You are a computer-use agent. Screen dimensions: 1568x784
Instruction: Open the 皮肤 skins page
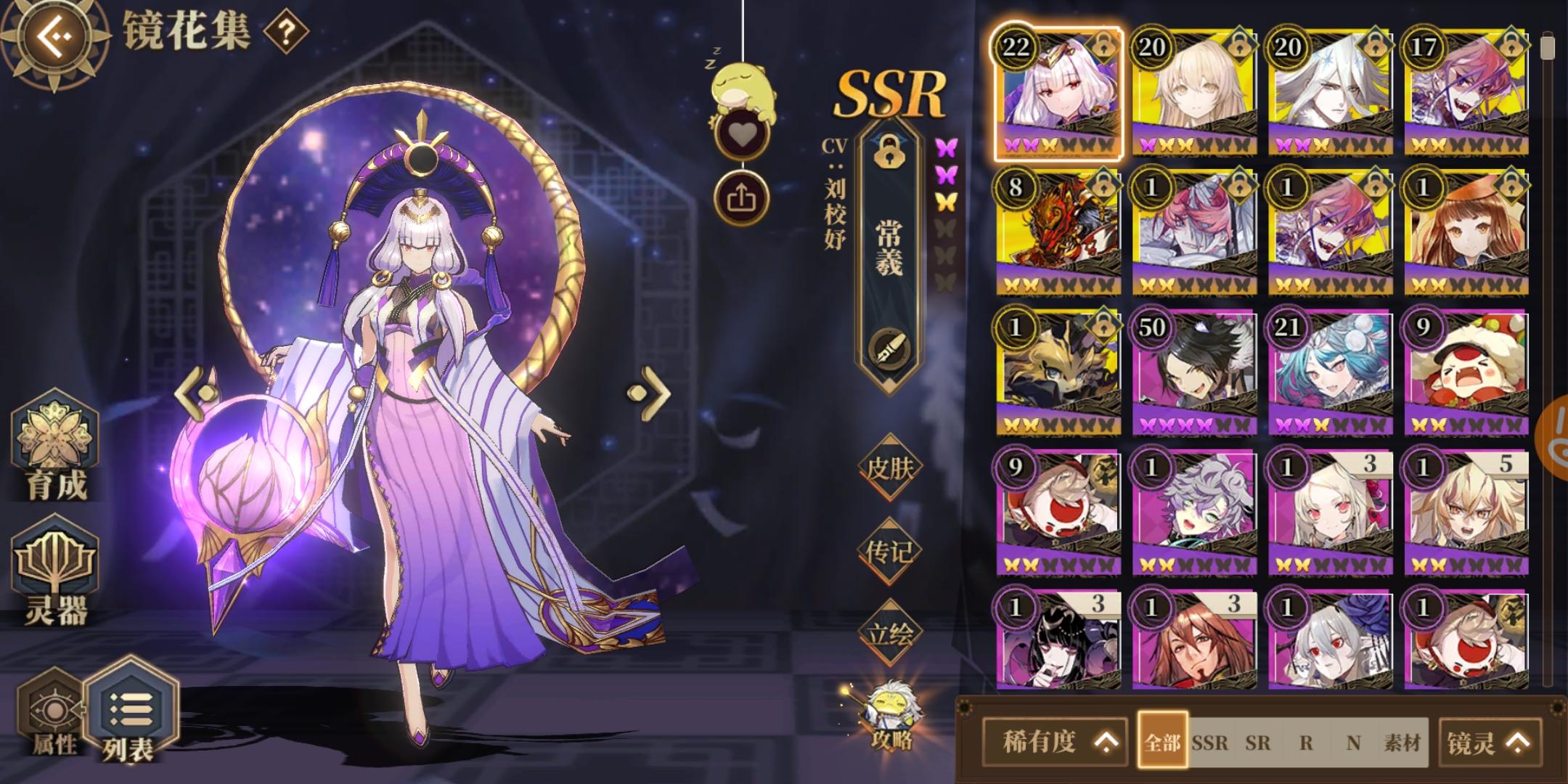(x=890, y=468)
